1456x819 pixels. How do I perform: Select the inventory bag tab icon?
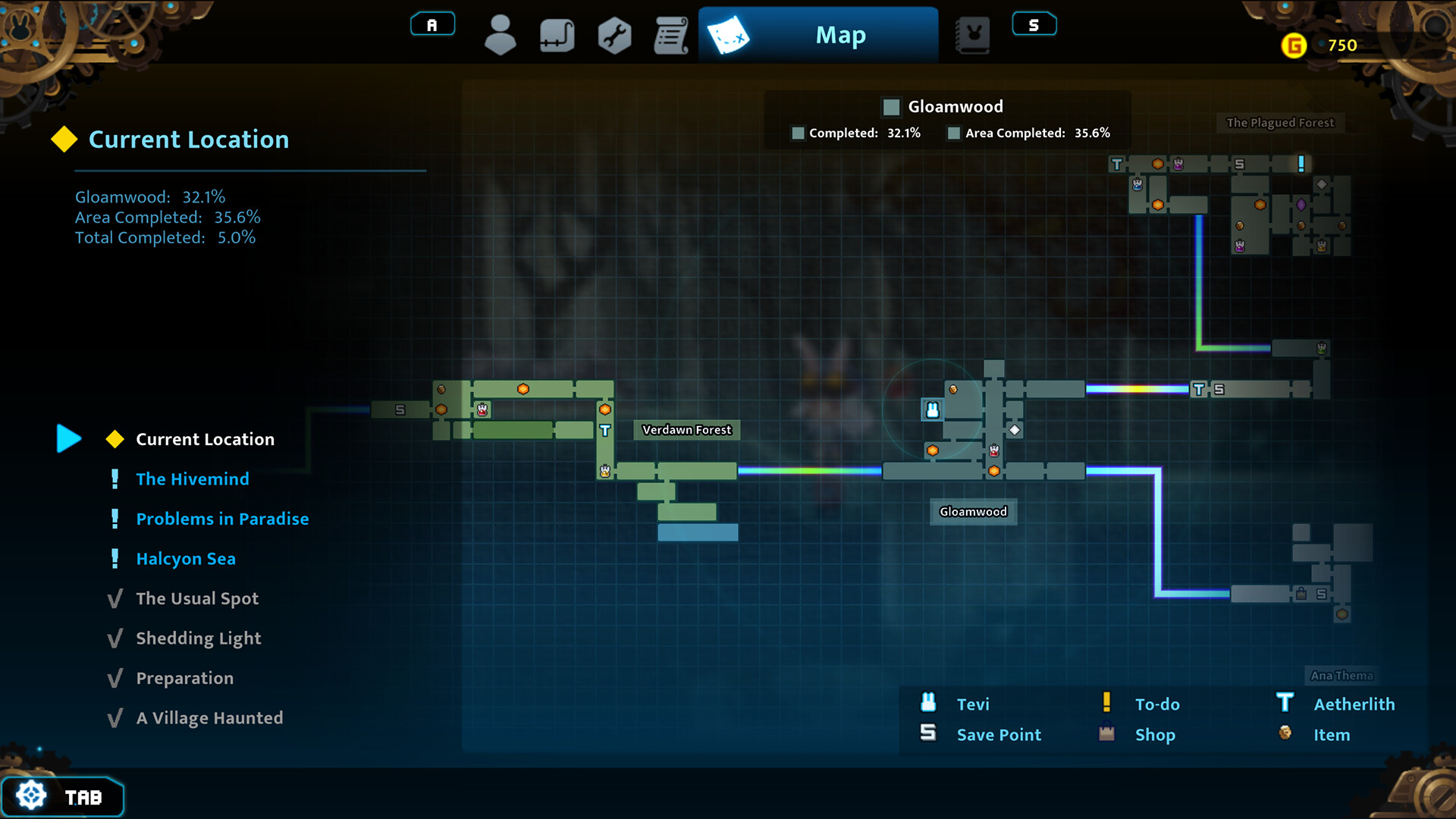point(557,35)
